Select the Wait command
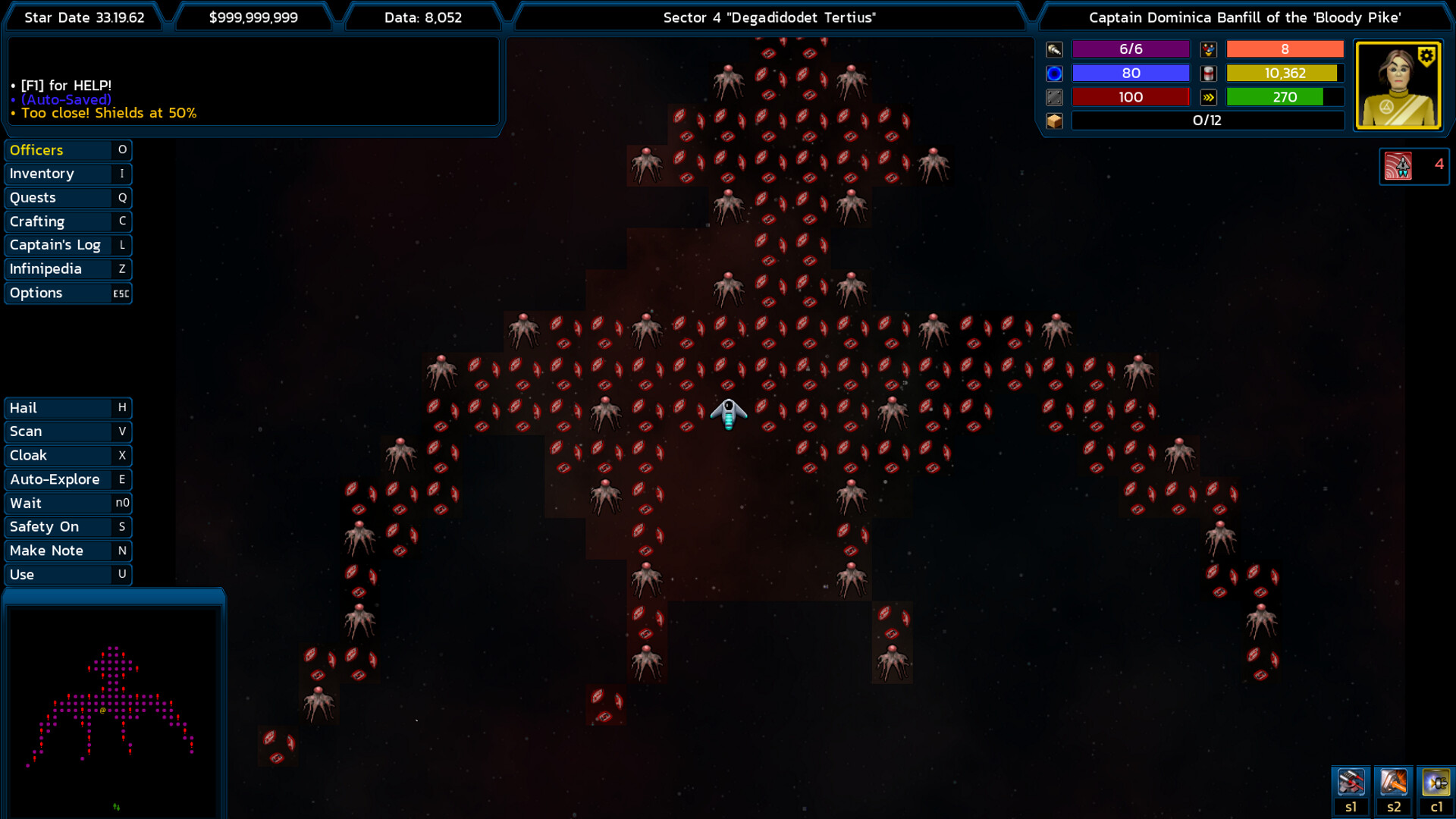 coord(67,504)
